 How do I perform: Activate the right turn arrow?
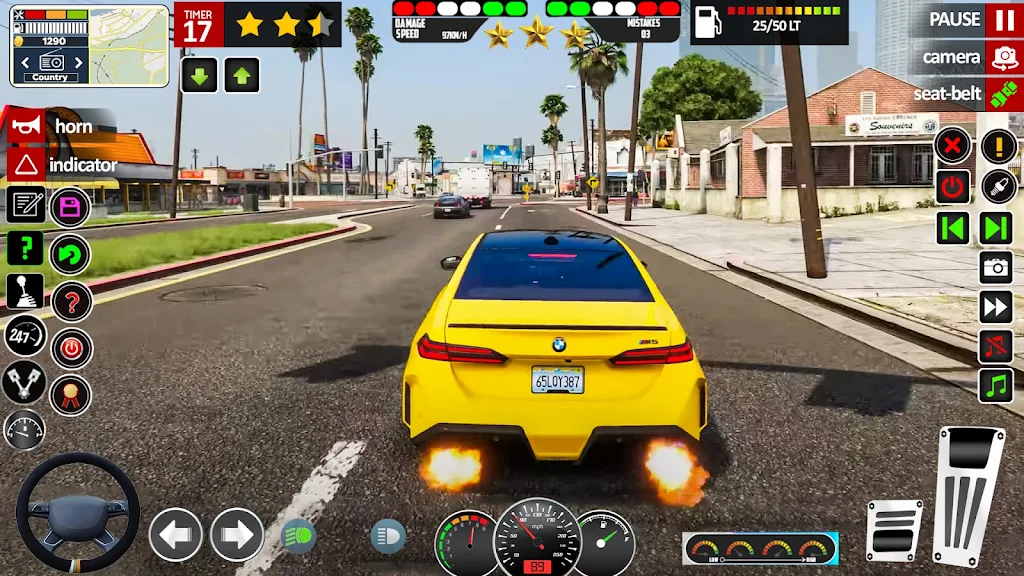tap(237, 534)
